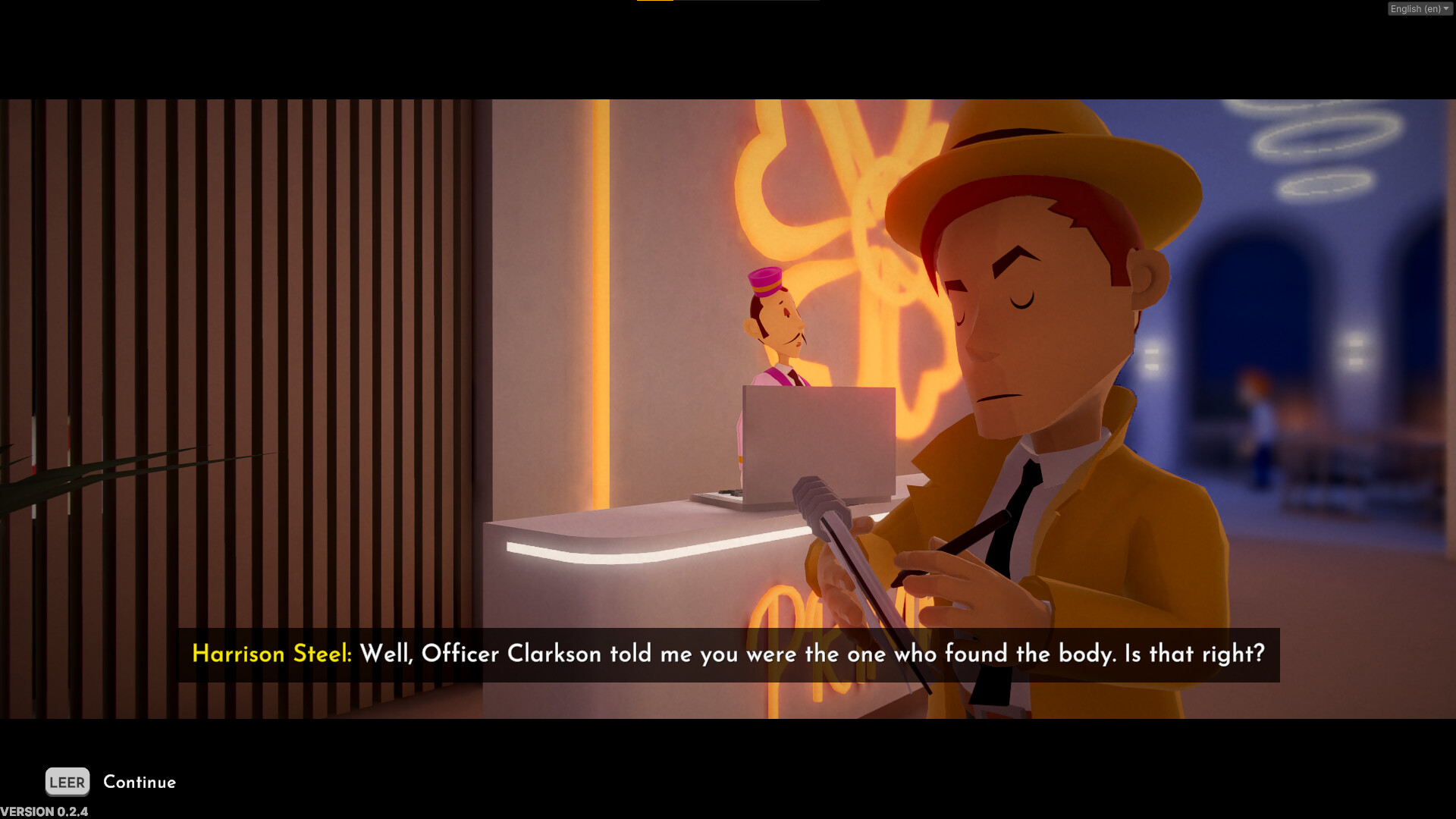Screen dimensions: 1456x819
Task: Click the LEER key prompt icon
Action: (67, 782)
